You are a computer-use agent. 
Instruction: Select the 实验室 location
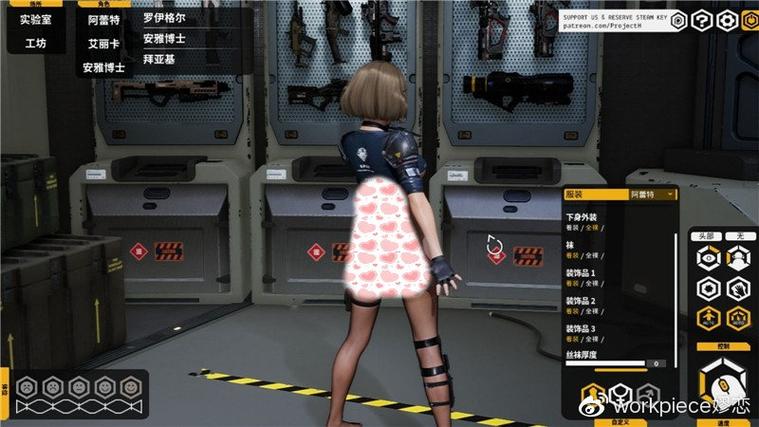(35, 19)
